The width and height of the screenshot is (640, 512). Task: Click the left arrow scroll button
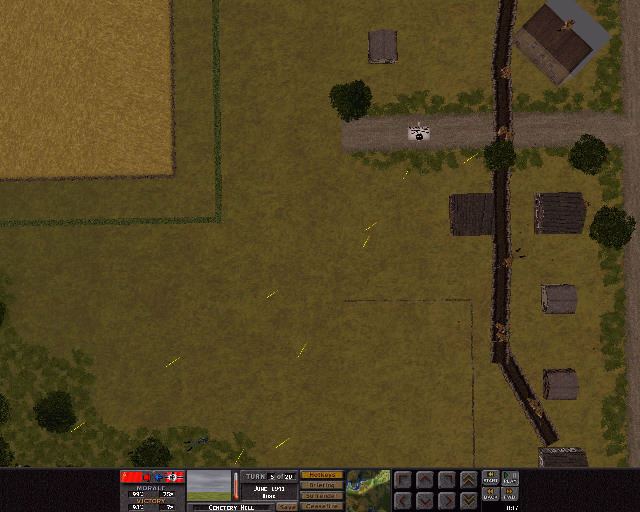pyautogui.click(x=403, y=499)
